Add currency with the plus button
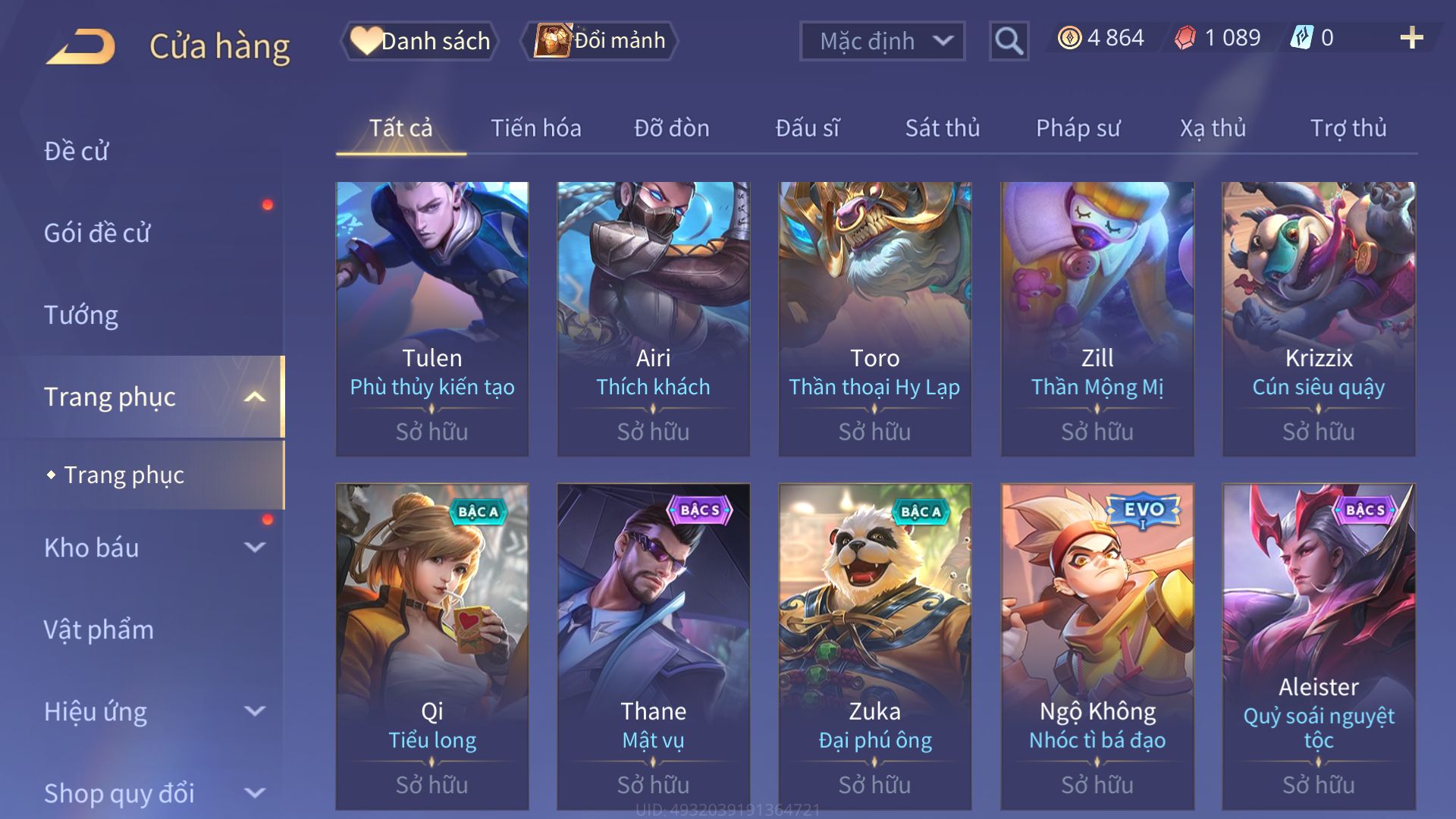 [x=1411, y=38]
